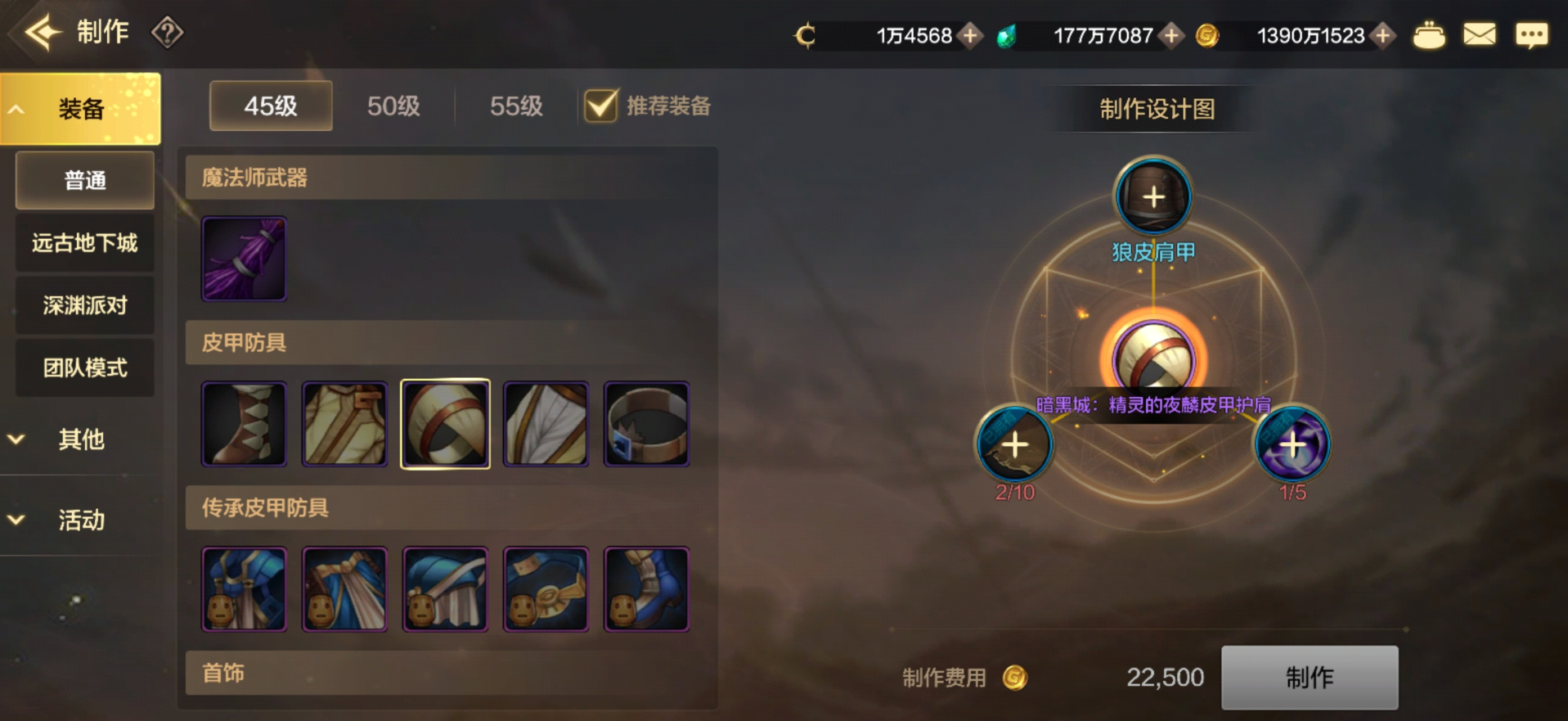This screenshot has height=721, width=1568.
Task: Collapse the 装备 category
Action: pyautogui.click(x=80, y=109)
